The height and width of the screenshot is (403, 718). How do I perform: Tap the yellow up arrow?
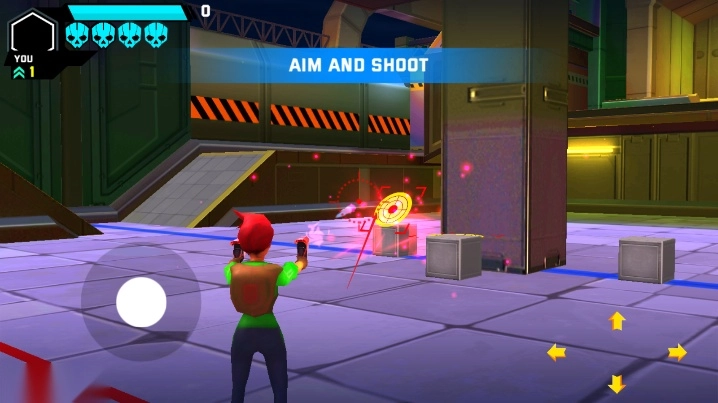pos(617,321)
